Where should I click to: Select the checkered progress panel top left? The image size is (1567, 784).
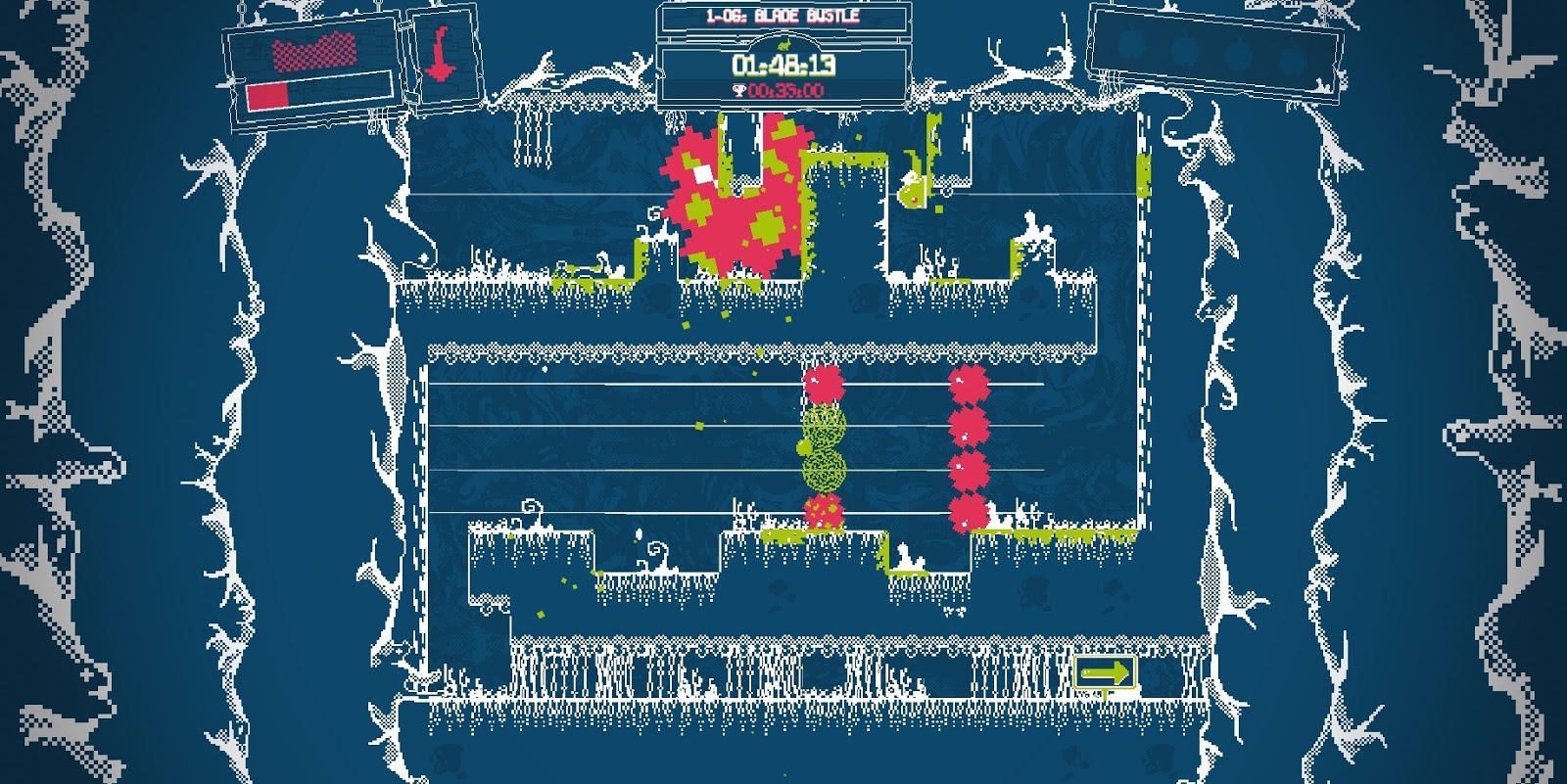point(309,64)
